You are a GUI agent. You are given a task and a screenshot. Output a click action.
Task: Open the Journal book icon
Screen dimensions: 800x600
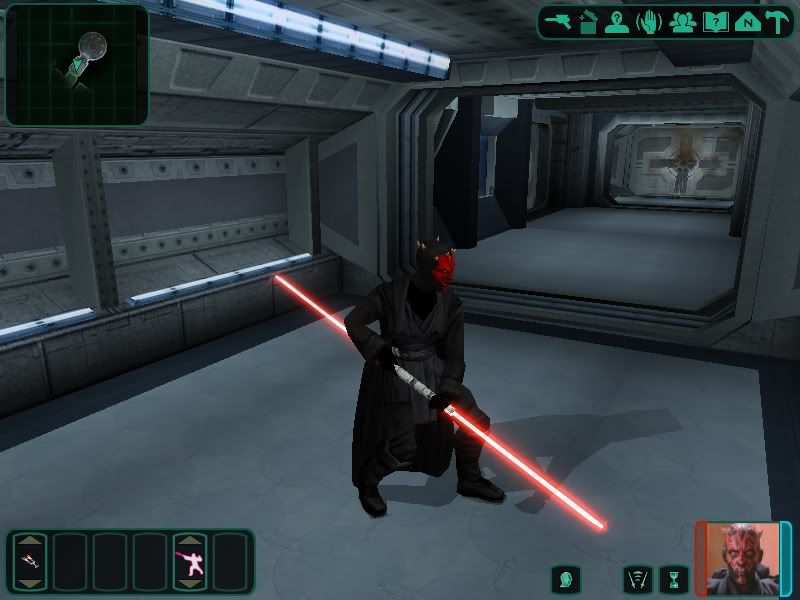714,22
